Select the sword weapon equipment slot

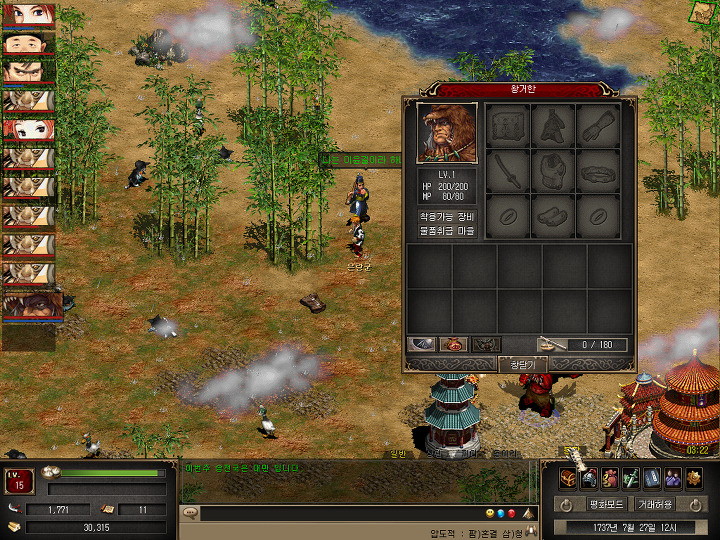click(509, 169)
